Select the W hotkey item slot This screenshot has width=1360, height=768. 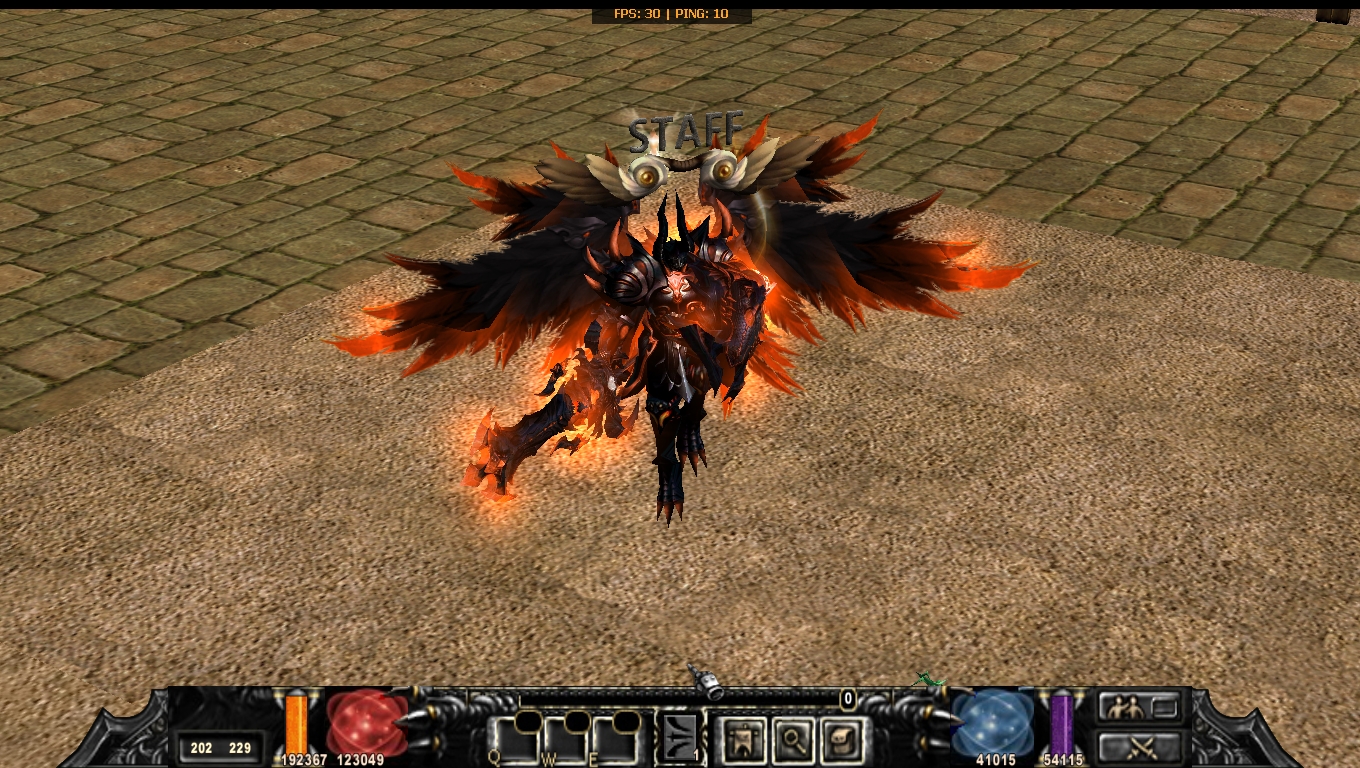coord(563,740)
